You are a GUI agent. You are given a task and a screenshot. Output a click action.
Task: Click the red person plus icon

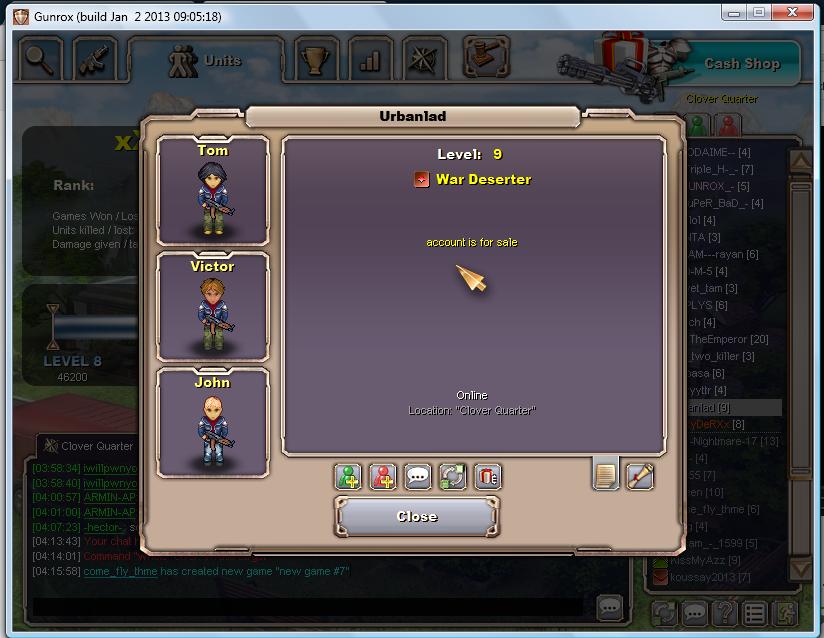(x=383, y=476)
